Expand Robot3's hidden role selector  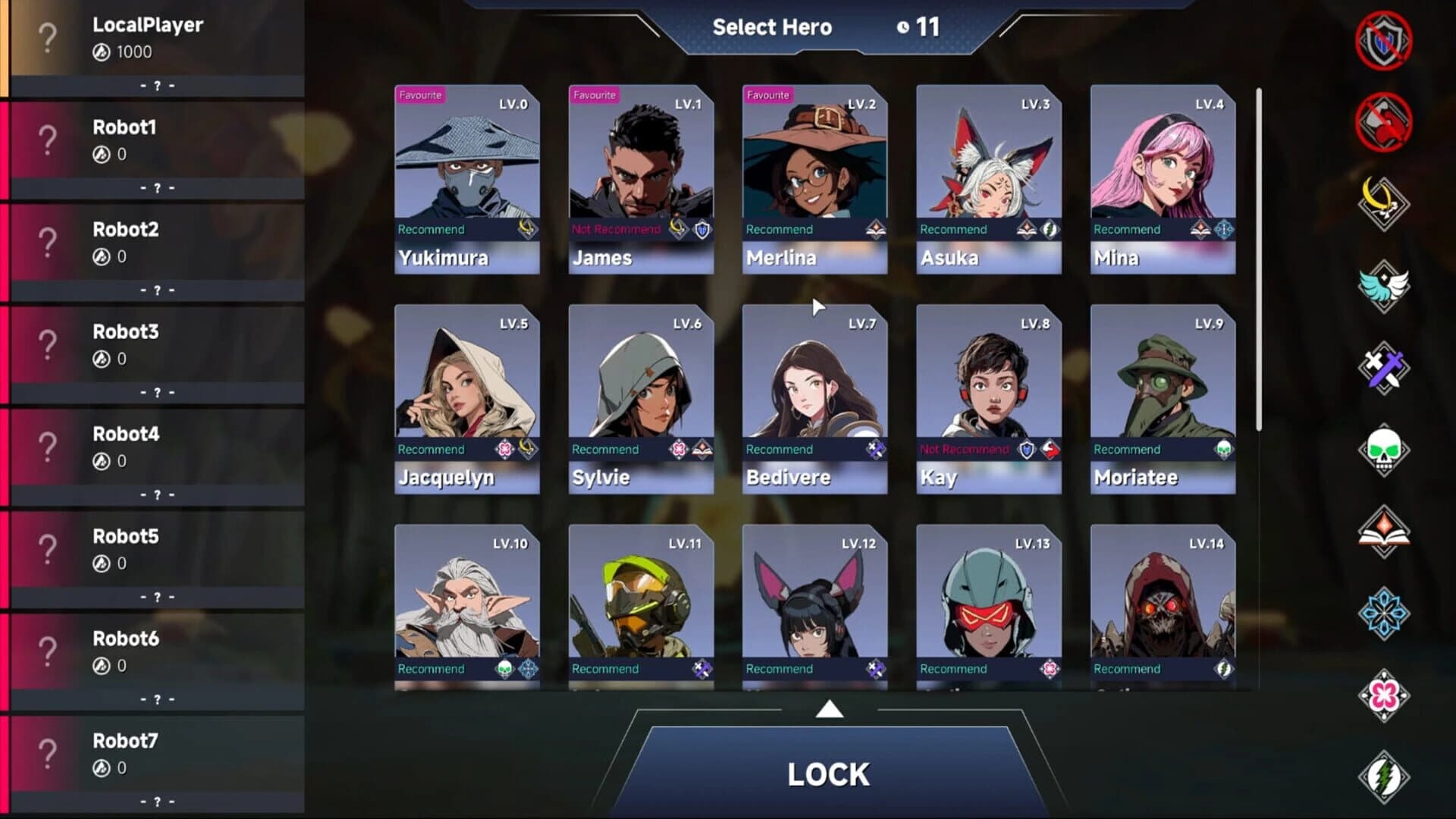point(157,392)
